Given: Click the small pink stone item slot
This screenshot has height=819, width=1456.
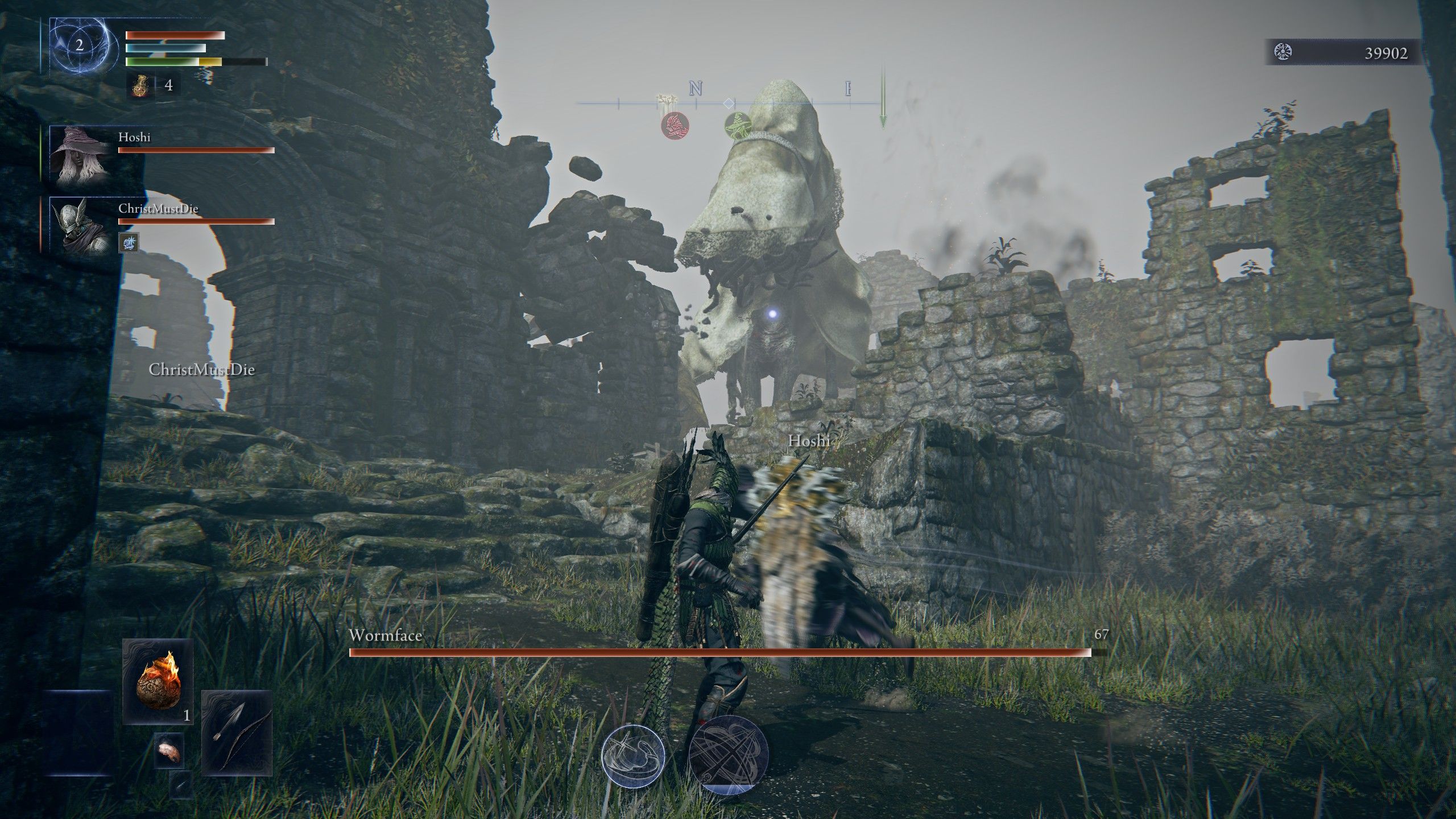Looking at the screenshot, I should point(169,751).
